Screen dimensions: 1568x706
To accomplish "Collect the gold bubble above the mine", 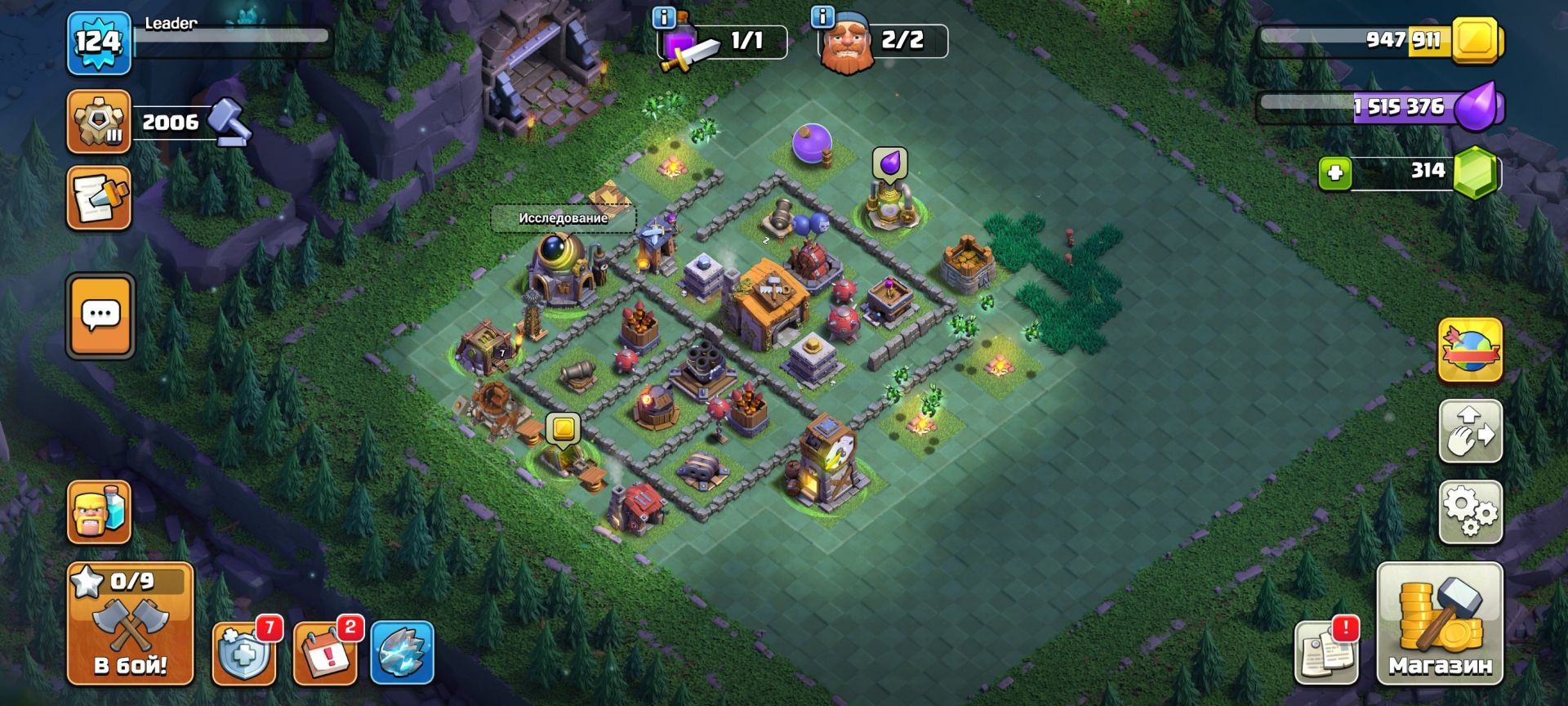I will [x=563, y=428].
